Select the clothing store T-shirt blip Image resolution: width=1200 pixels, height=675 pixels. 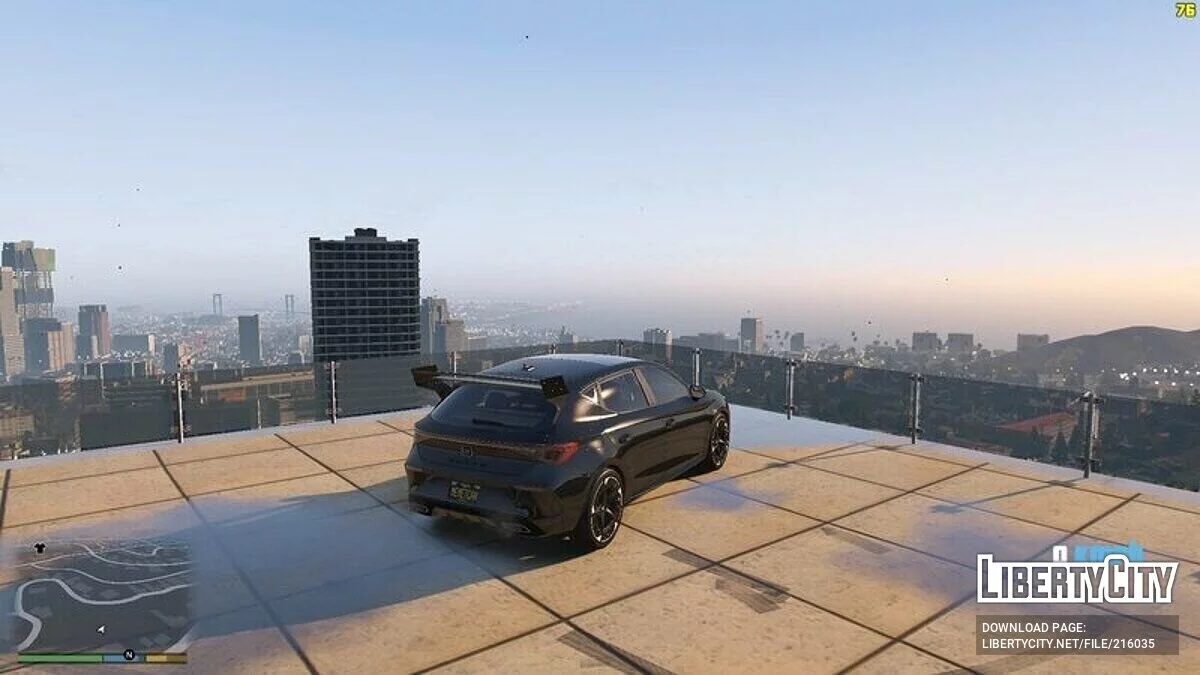coord(40,548)
